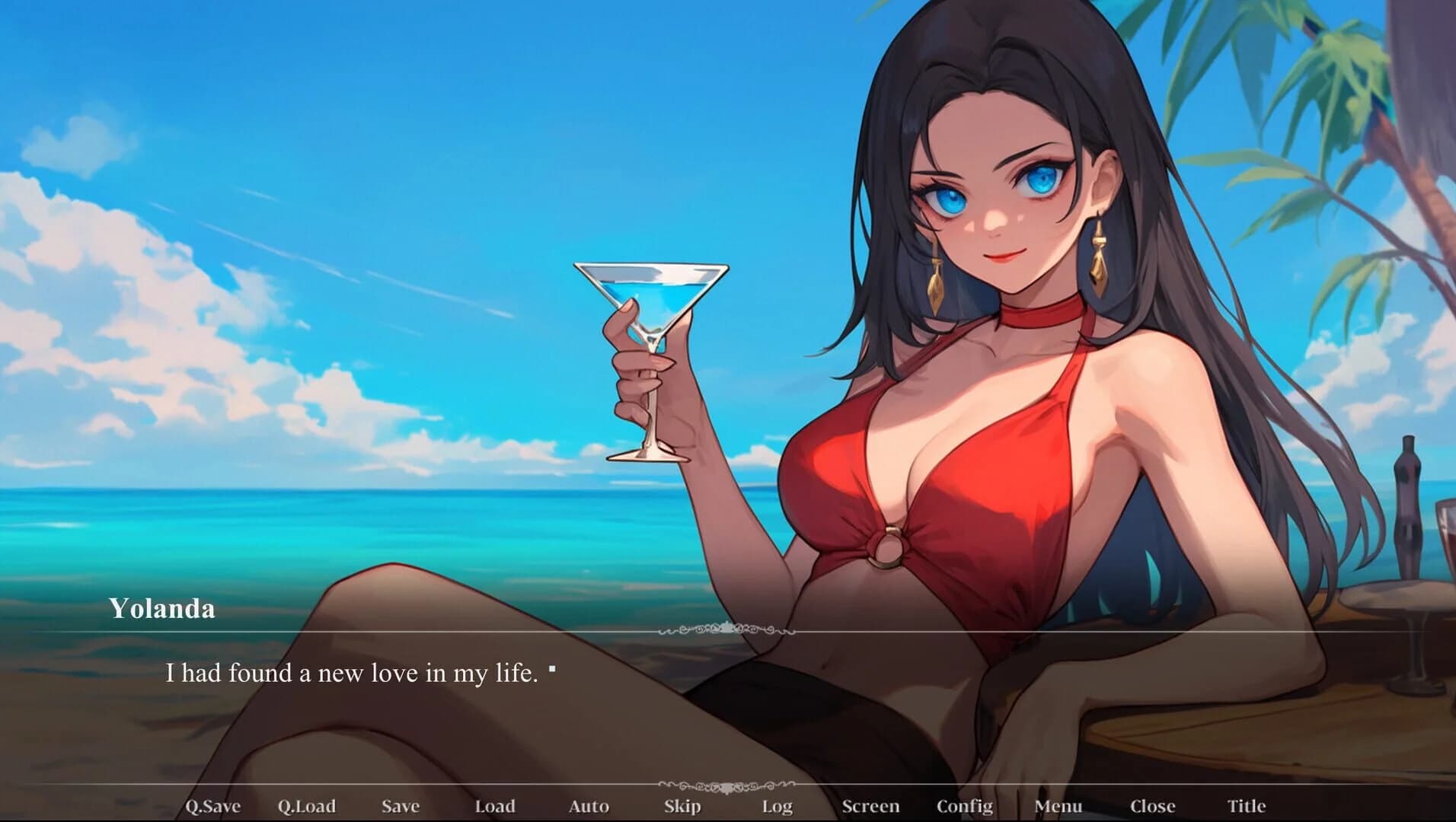Capture a Screen shot of the scene
The image size is (1456, 822).
[x=872, y=804]
